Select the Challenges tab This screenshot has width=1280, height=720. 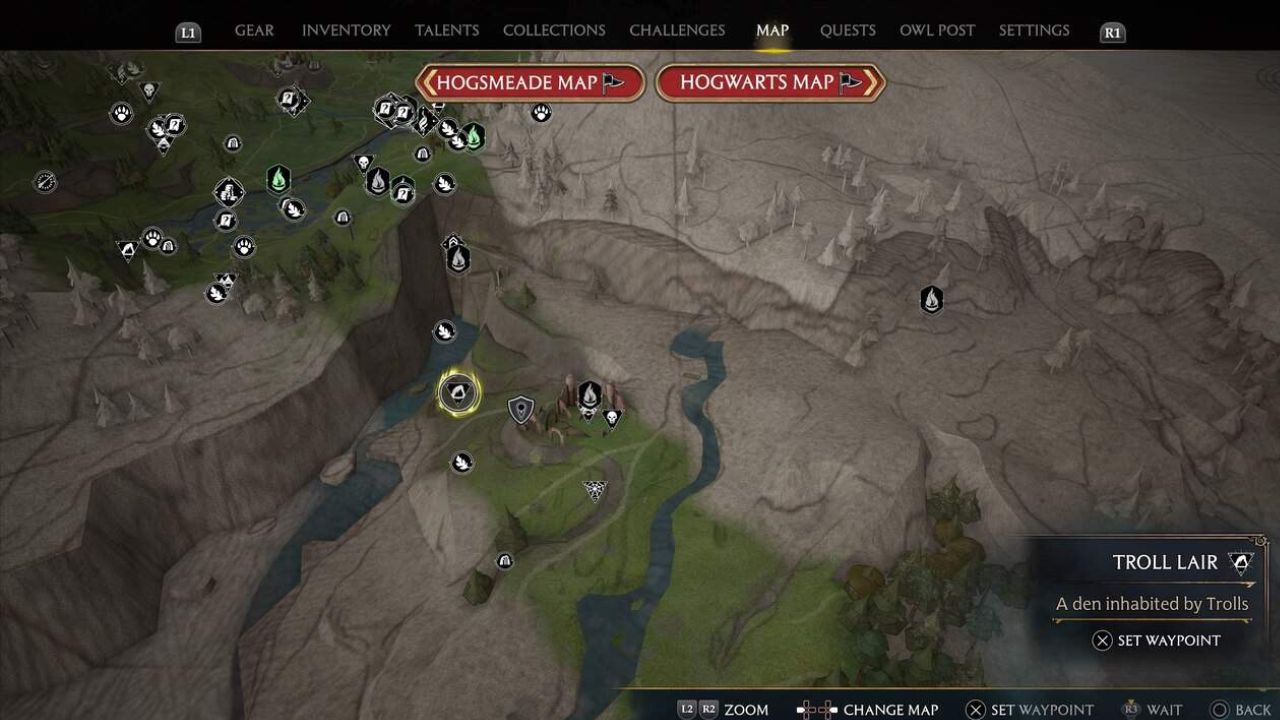tap(677, 30)
